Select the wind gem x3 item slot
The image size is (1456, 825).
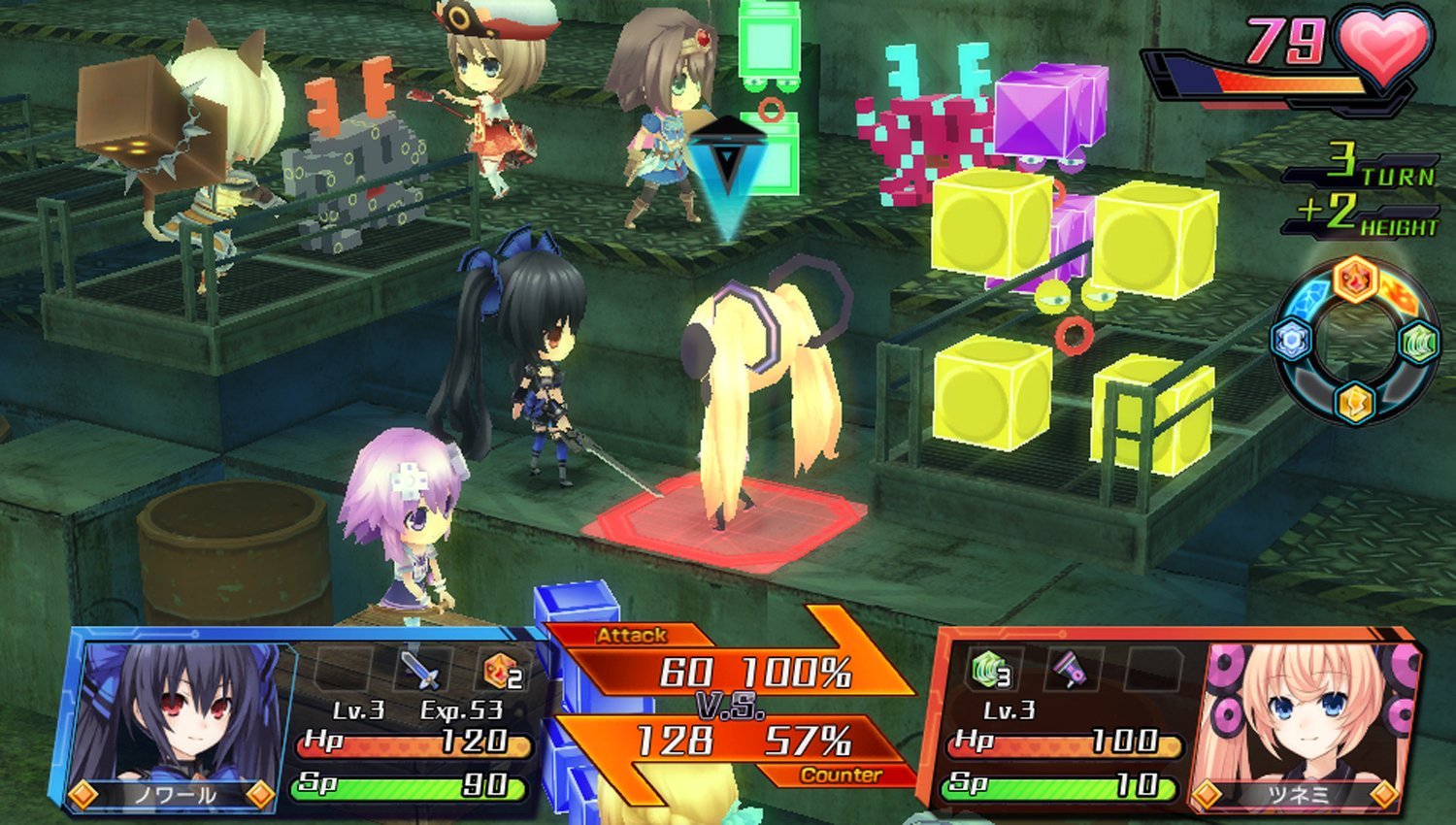point(989,668)
